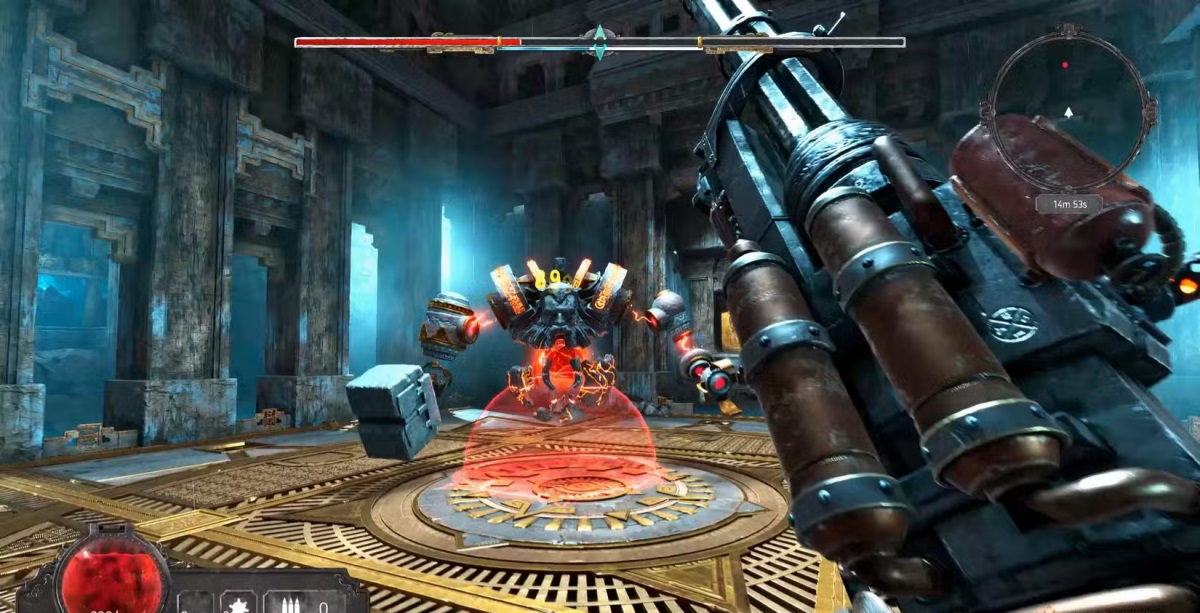Select the spiked gear ability icon
The image size is (1200, 613).
click(x=240, y=603)
